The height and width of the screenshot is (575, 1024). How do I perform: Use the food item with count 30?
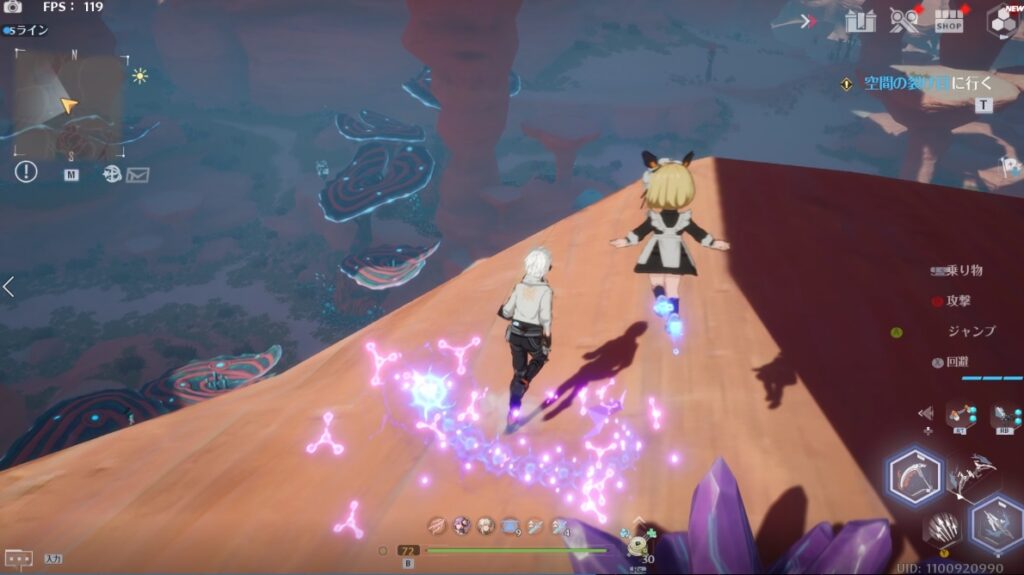pos(639,545)
